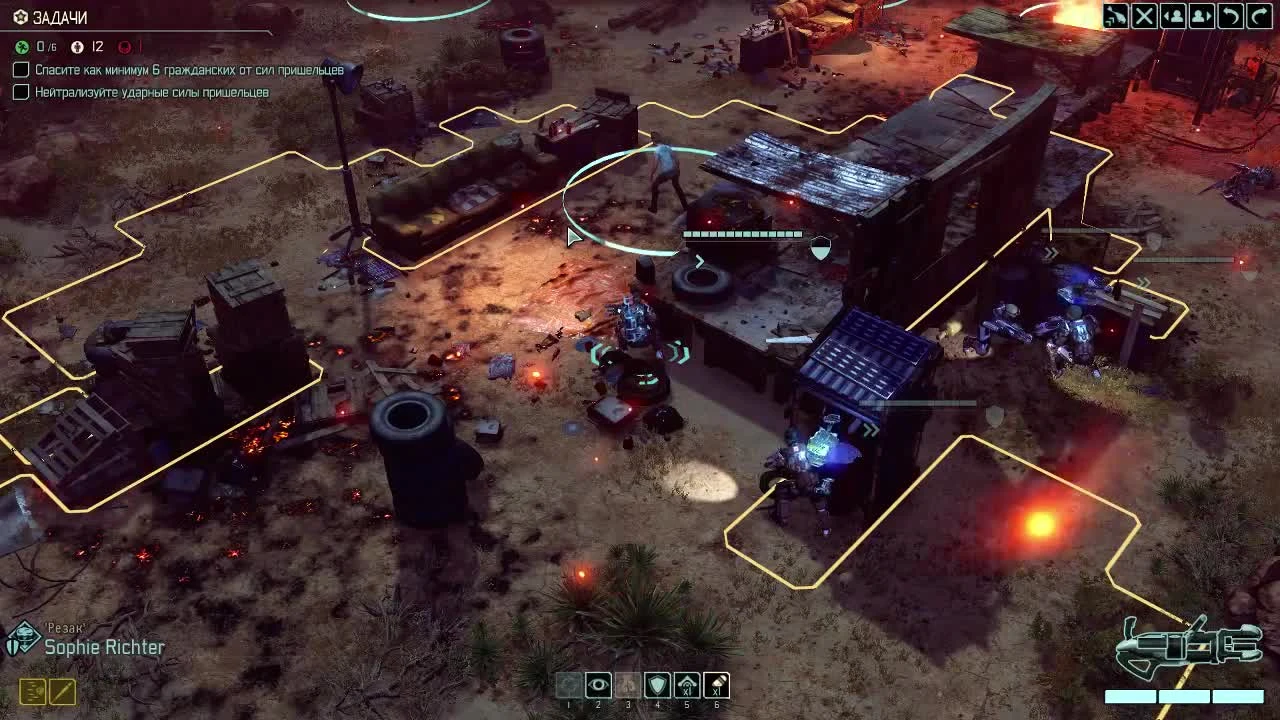Rotate the camera left with the curved arrow
The image size is (1280, 720).
tap(1231, 15)
